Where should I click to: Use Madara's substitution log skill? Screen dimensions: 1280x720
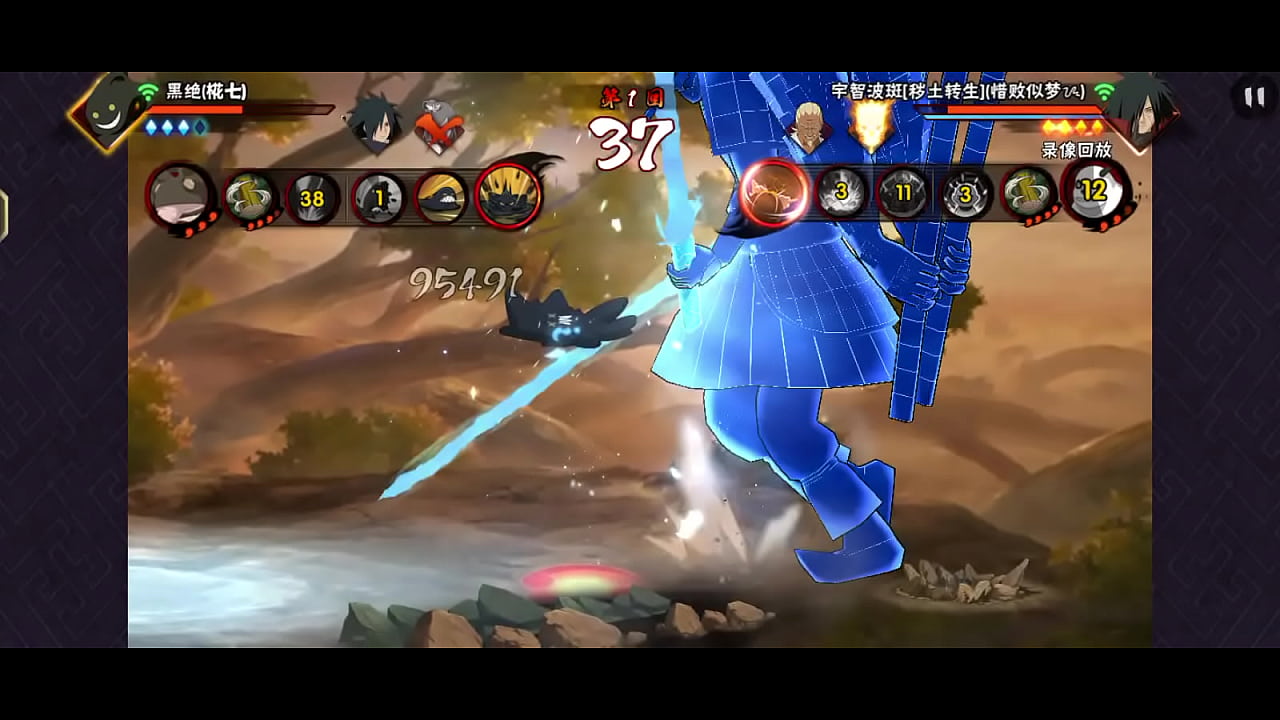pyautogui.click(x=1028, y=192)
